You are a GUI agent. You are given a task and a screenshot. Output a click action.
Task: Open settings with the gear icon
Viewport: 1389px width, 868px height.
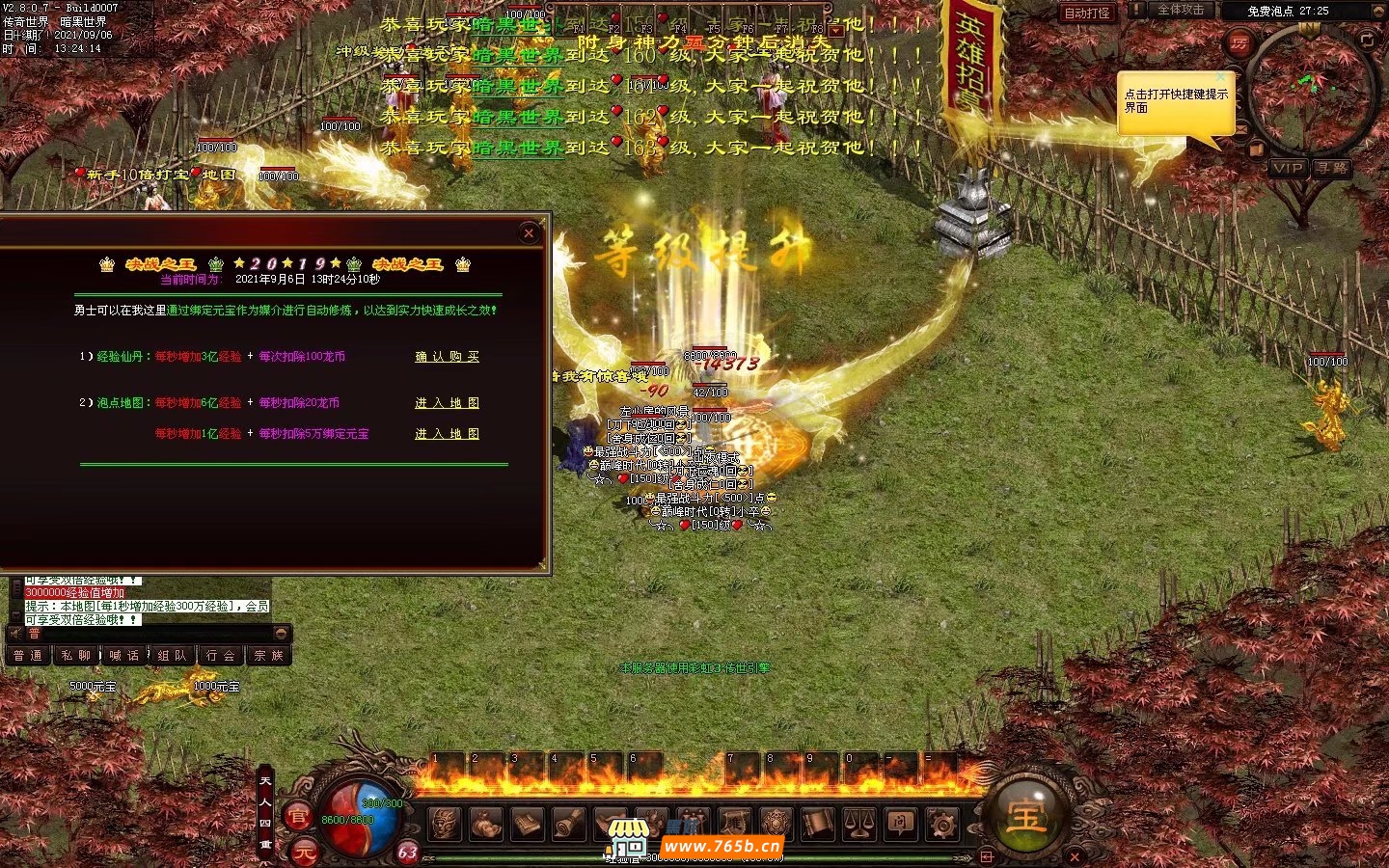coord(942,824)
